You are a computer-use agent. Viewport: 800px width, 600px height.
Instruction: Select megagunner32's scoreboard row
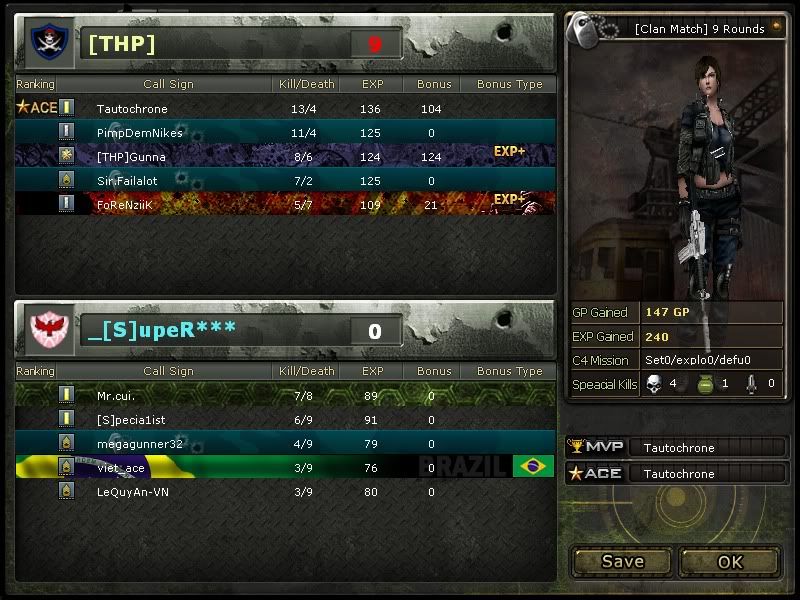point(285,443)
